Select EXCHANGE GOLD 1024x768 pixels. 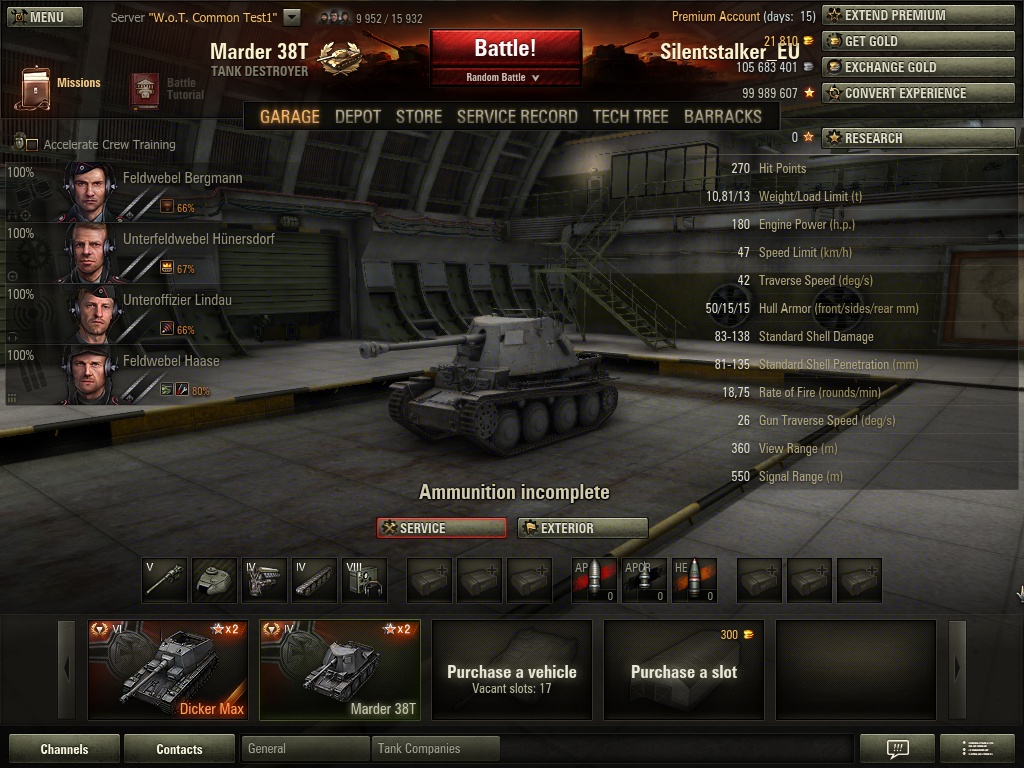pos(918,67)
